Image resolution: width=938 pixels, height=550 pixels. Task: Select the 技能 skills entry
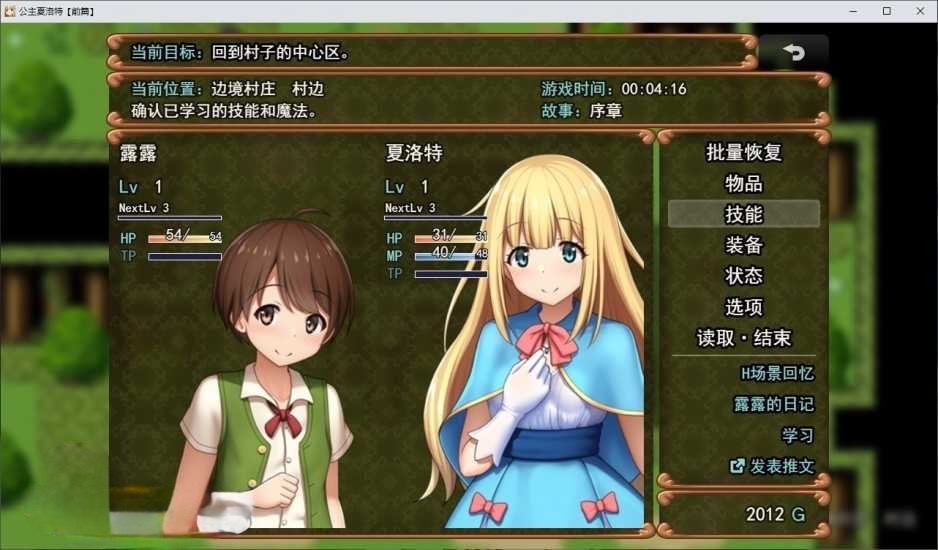coord(743,214)
